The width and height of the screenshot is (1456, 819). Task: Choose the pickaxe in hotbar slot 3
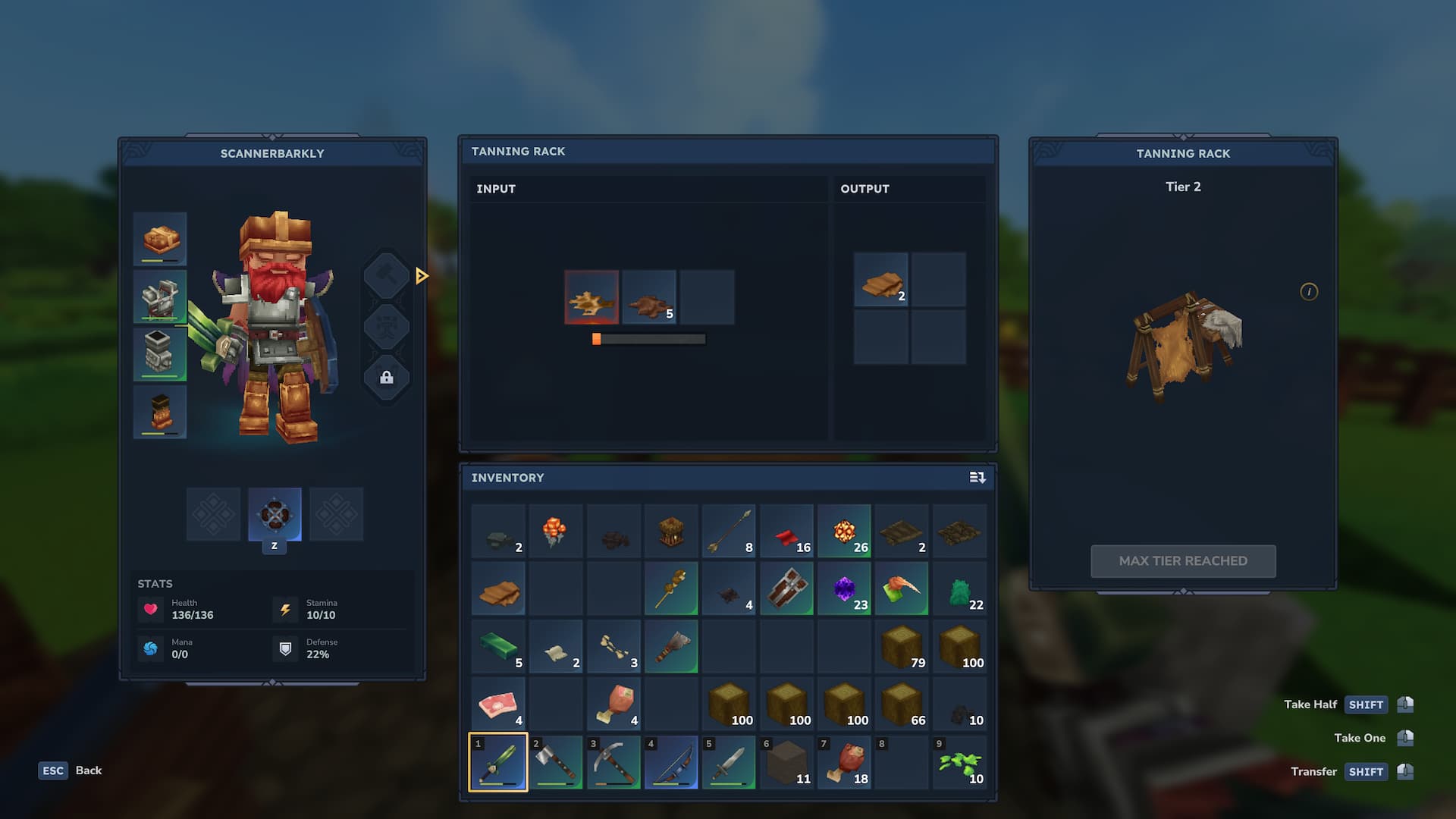(613, 763)
